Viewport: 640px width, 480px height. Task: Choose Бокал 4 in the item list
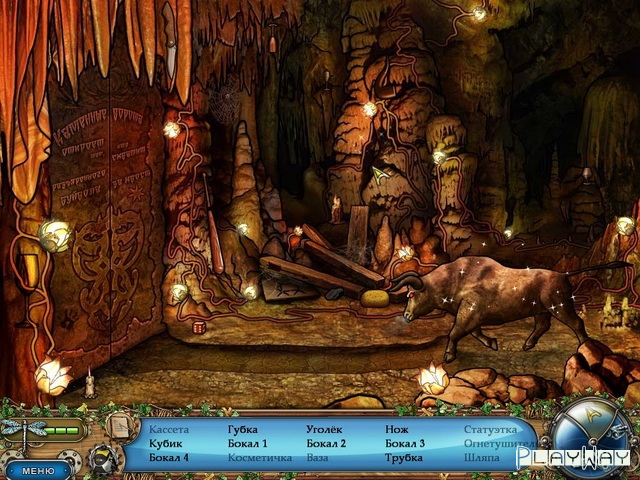coord(168,458)
